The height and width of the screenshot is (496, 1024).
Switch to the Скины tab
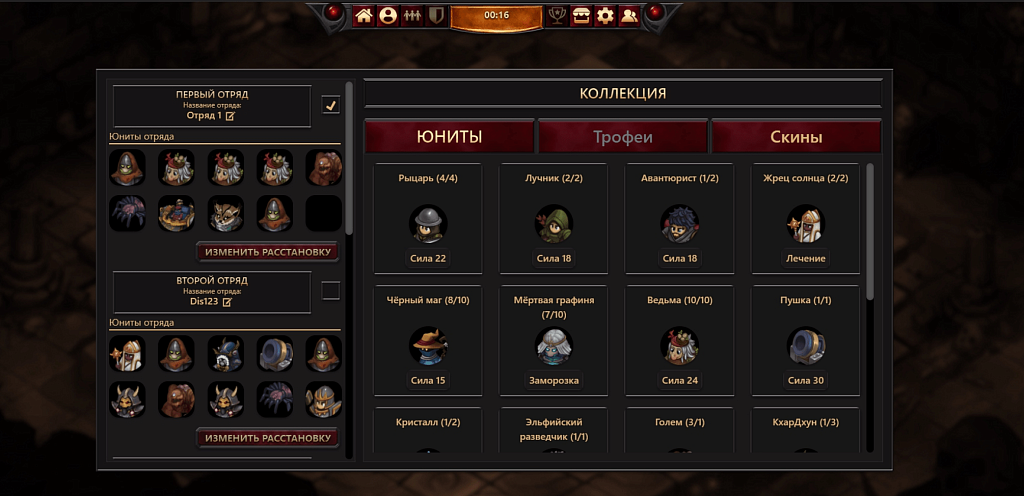click(x=796, y=137)
